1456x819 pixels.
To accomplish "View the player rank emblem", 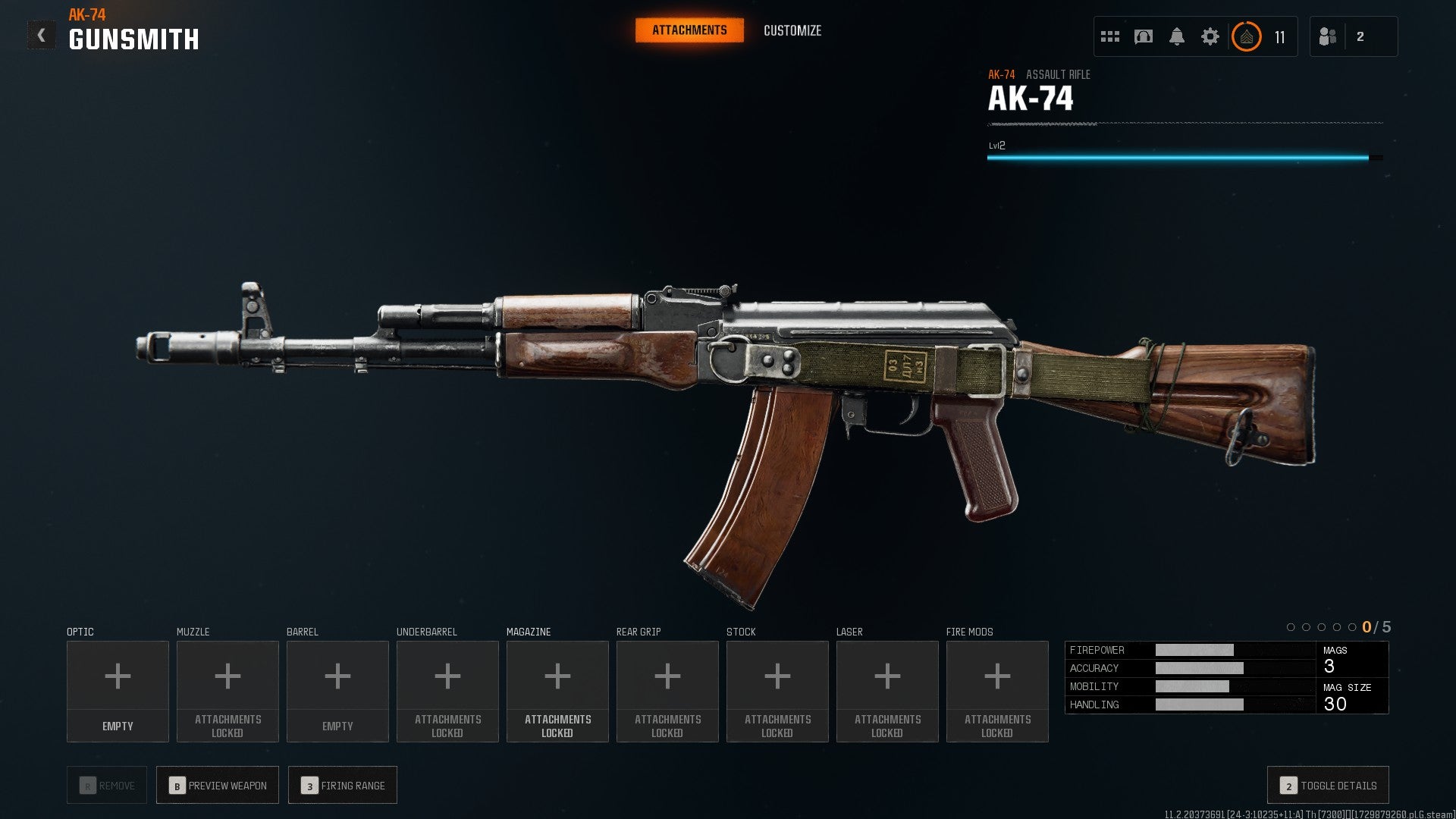I will pos(1247,36).
